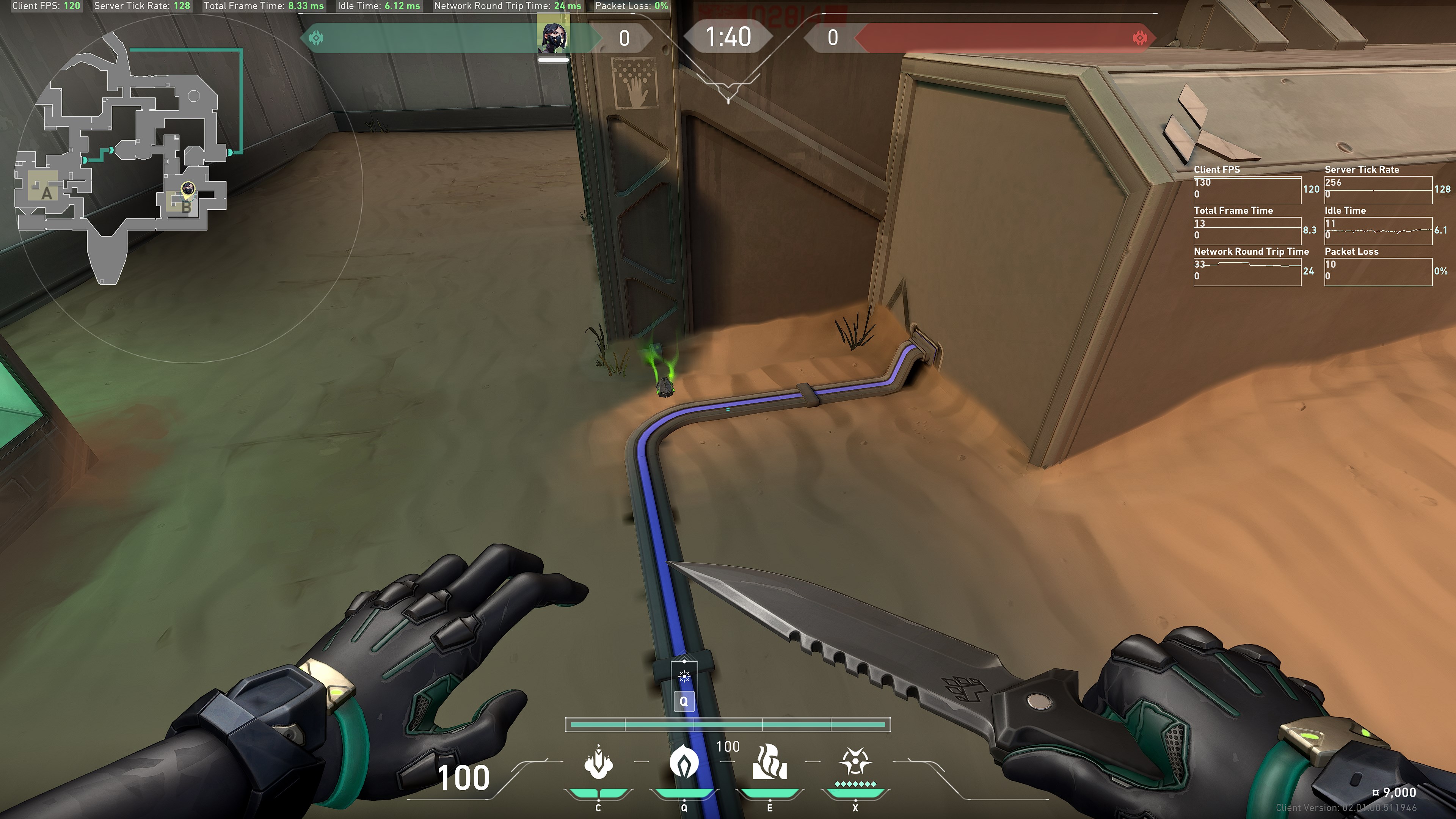Select site A on the minimap
1456x819 pixels.
46,193
